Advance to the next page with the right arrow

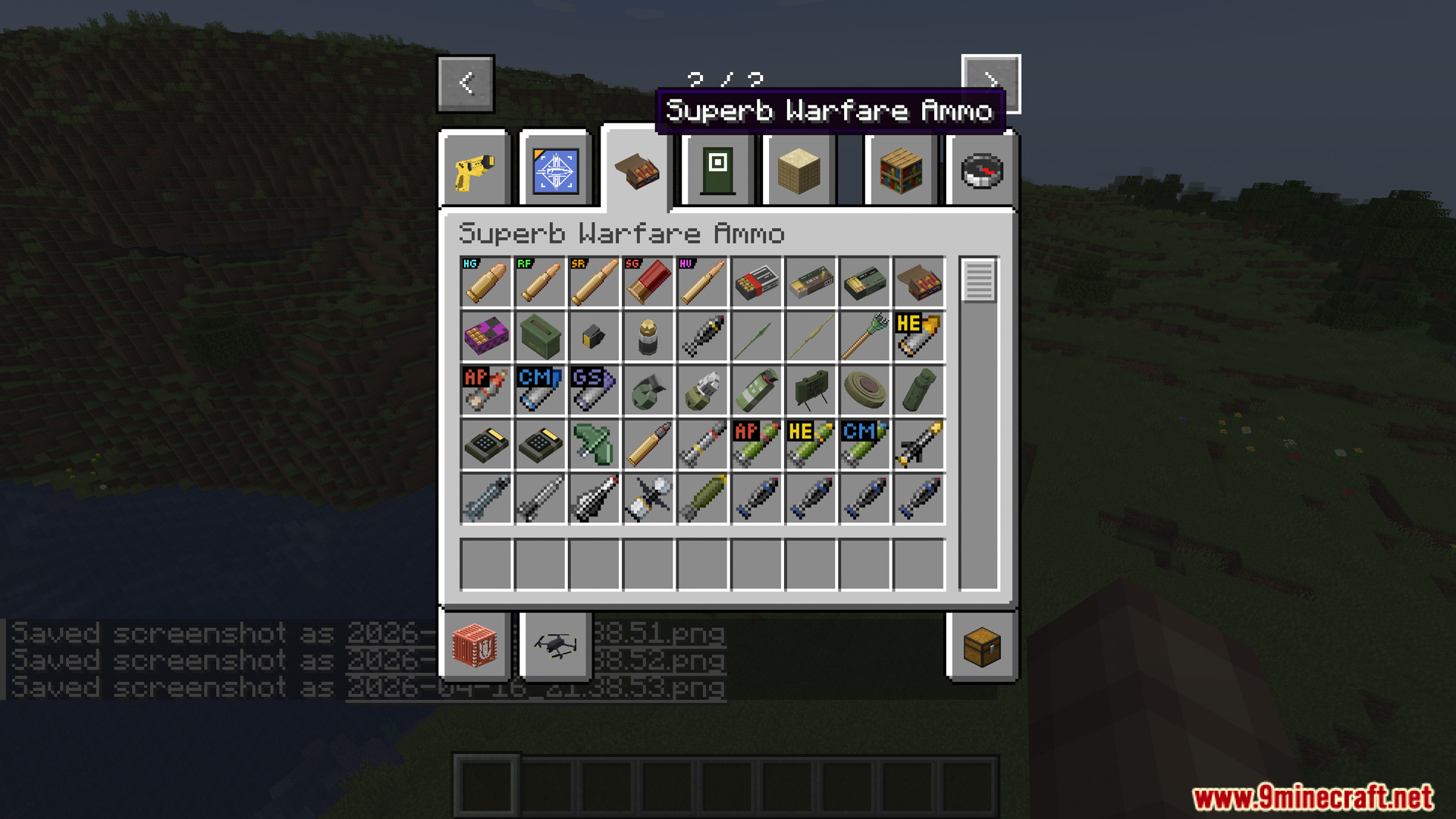click(990, 83)
